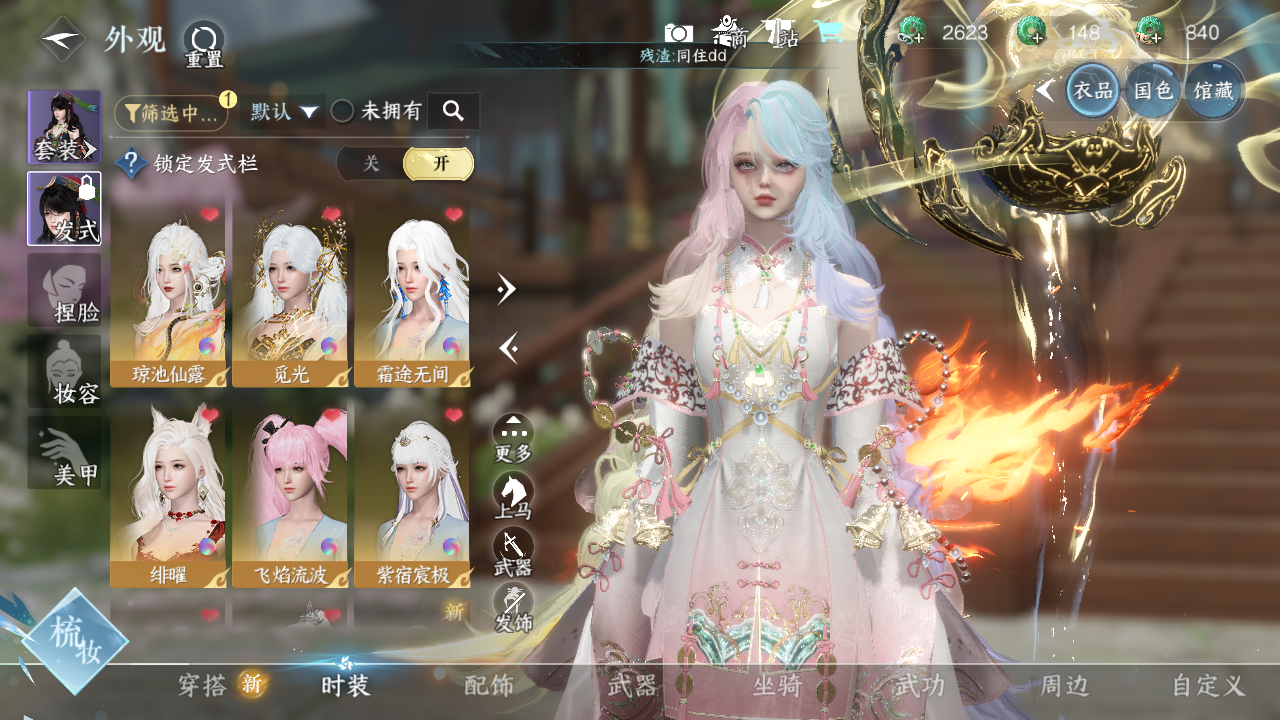The image size is (1280, 720).
Task: Open the 美甲 nail art category
Action: point(64,453)
